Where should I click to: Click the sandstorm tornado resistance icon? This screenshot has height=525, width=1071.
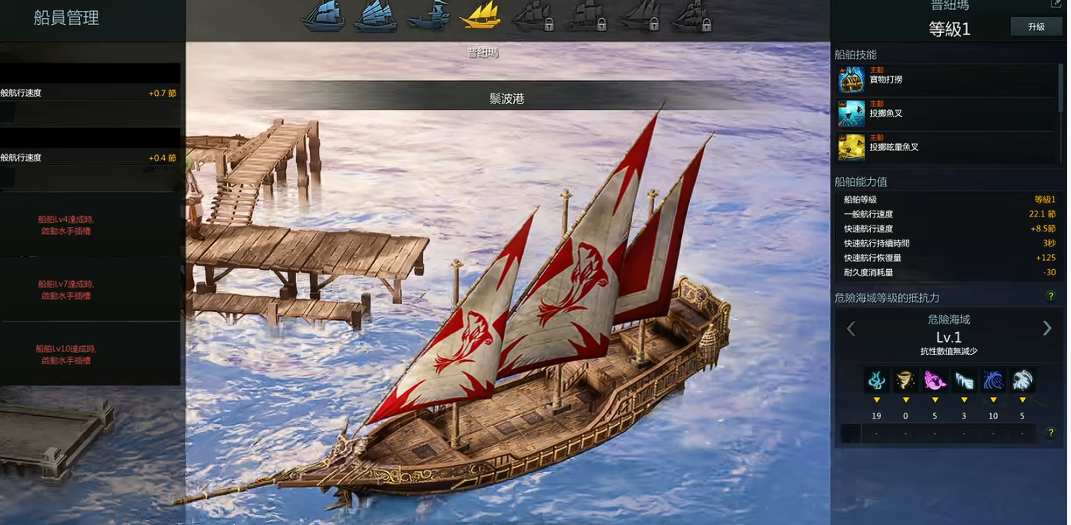click(x=906, y=380)
